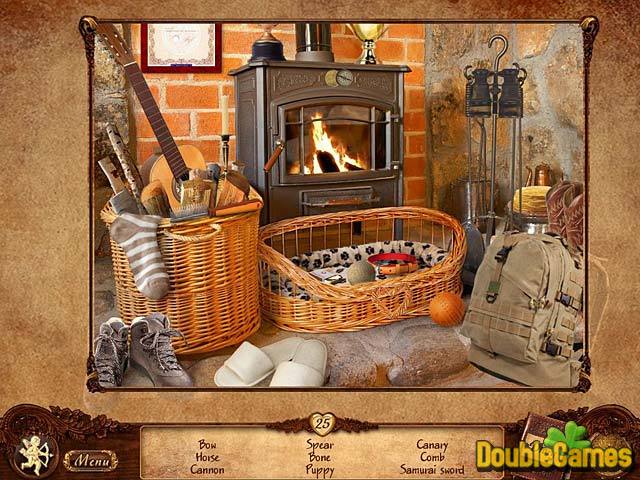Open the Menu button
The image size is (640, 480).
(91, 460)
